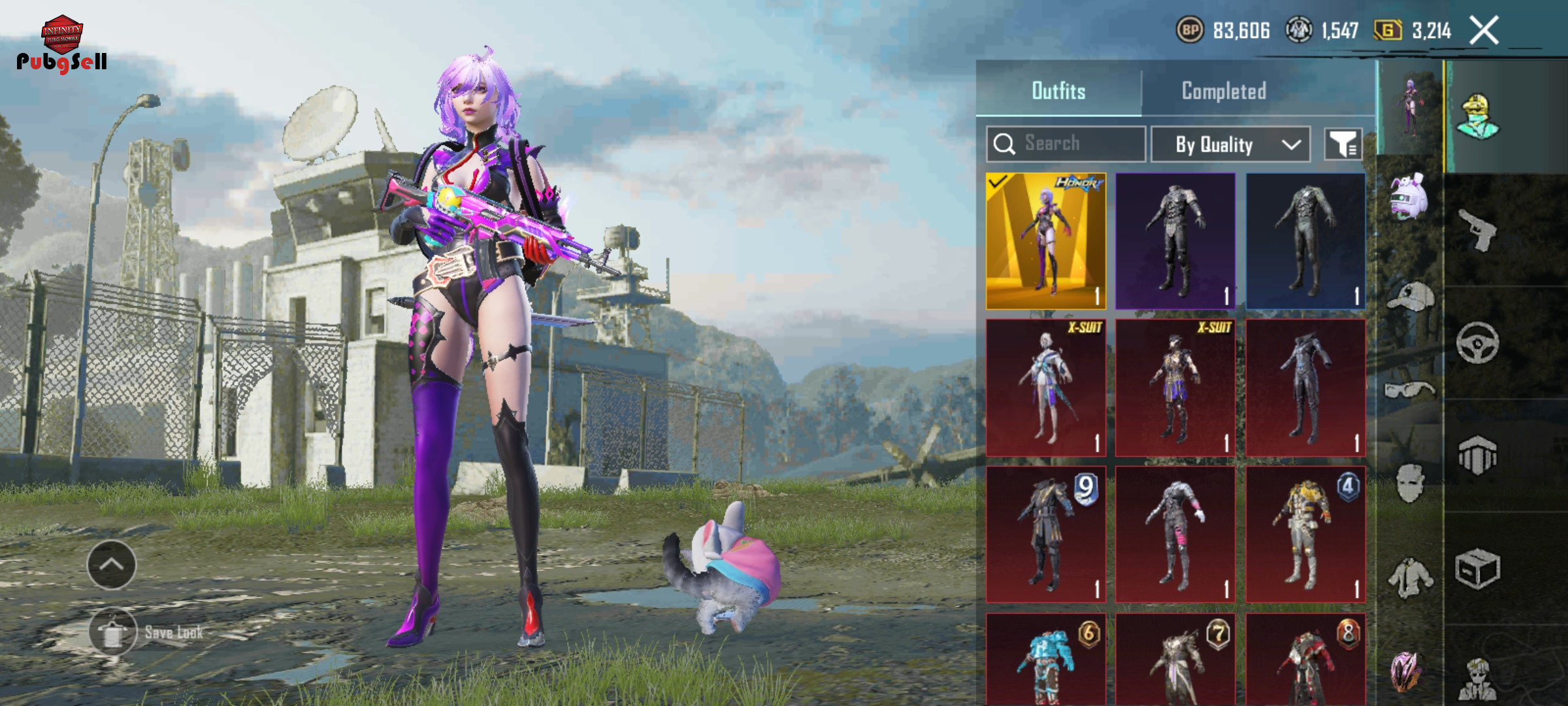Open the outfit filter options

1343,144
